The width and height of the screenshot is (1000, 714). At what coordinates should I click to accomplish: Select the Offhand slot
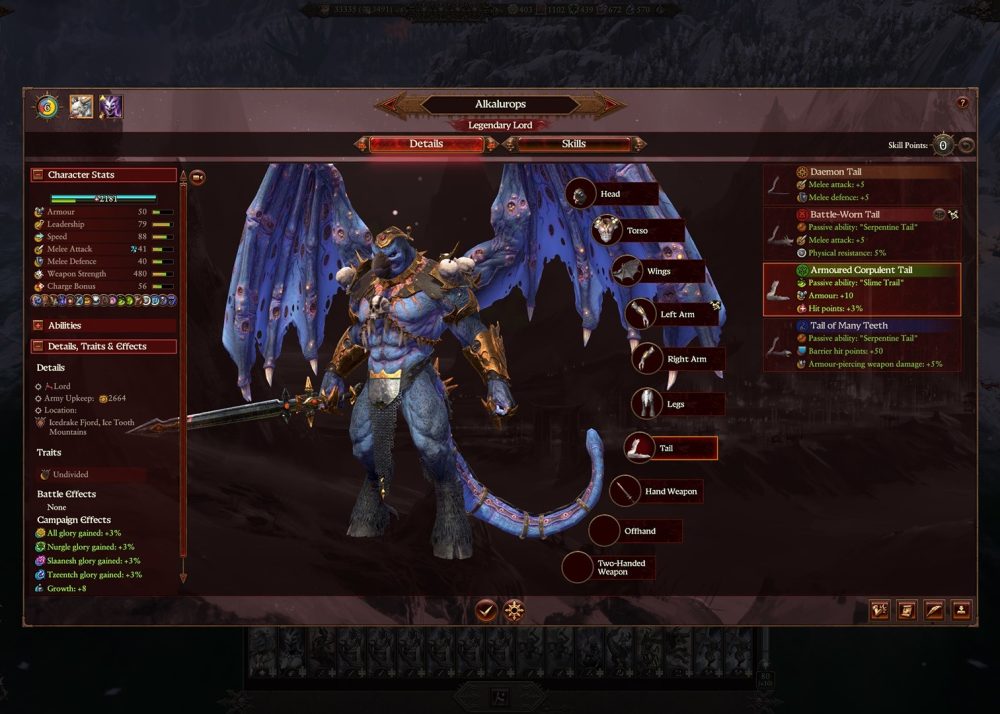tap(637, 531)
